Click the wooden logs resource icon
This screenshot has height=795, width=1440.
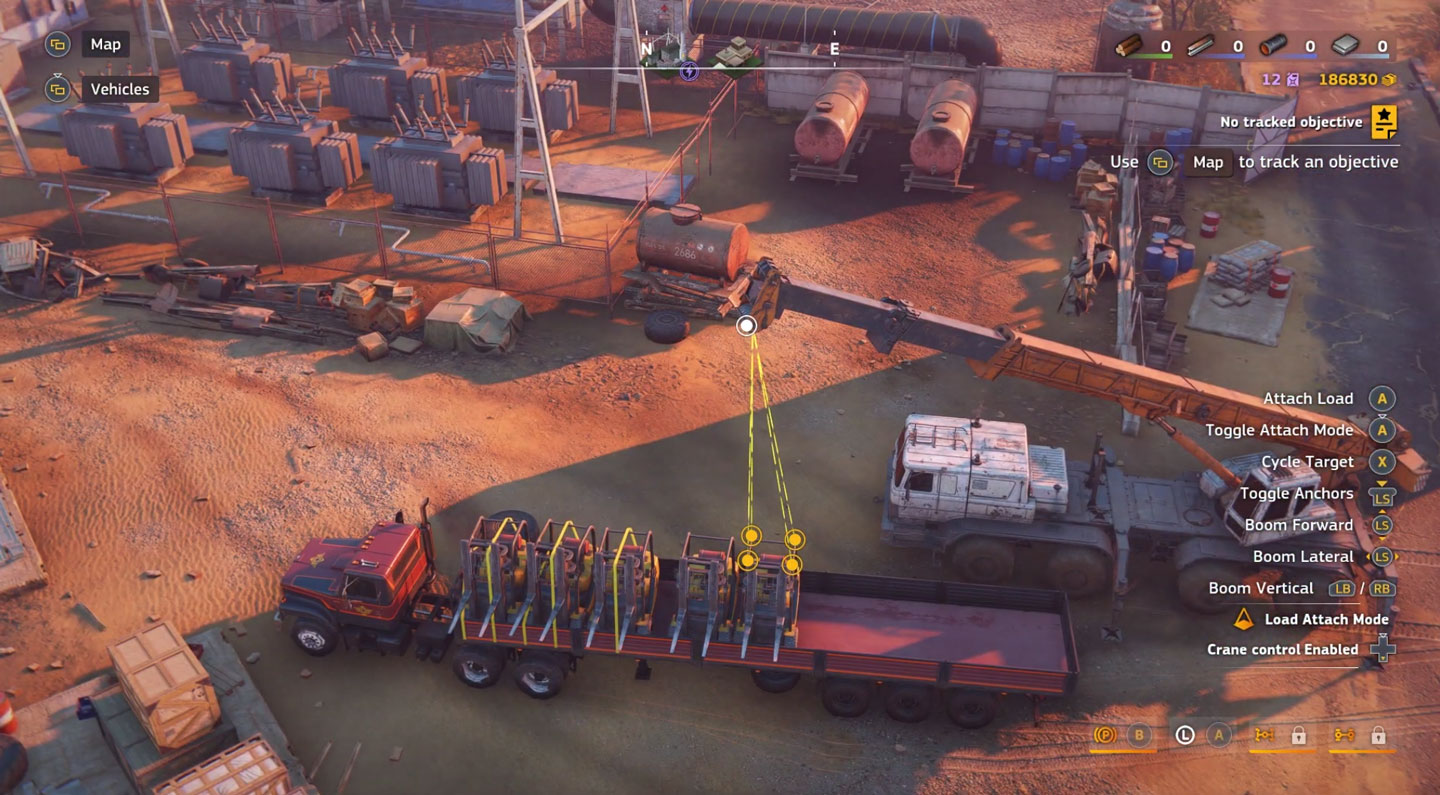tap(1129, 46)
